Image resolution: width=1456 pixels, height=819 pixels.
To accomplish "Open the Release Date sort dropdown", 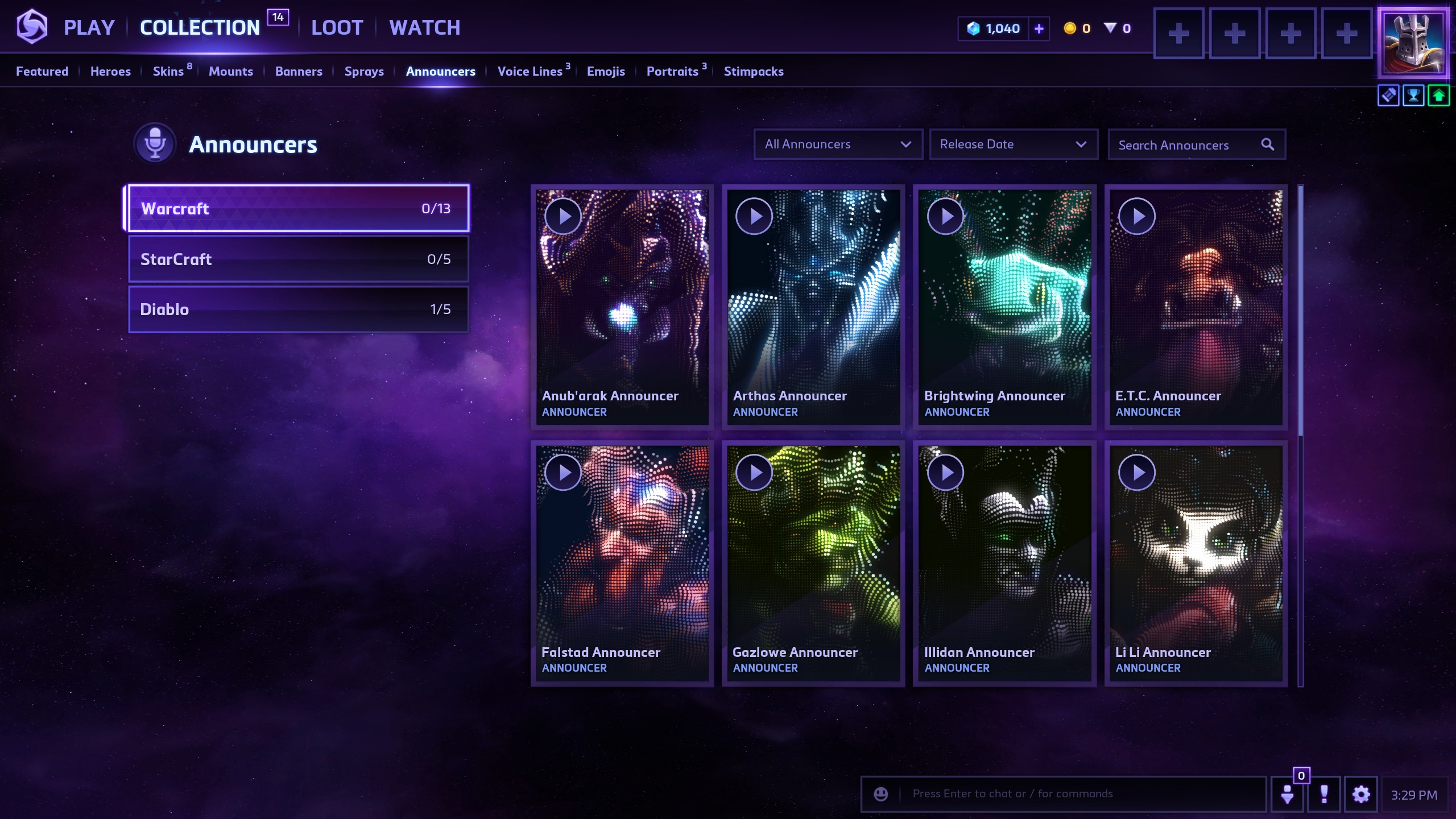I will coord(1013,144).
